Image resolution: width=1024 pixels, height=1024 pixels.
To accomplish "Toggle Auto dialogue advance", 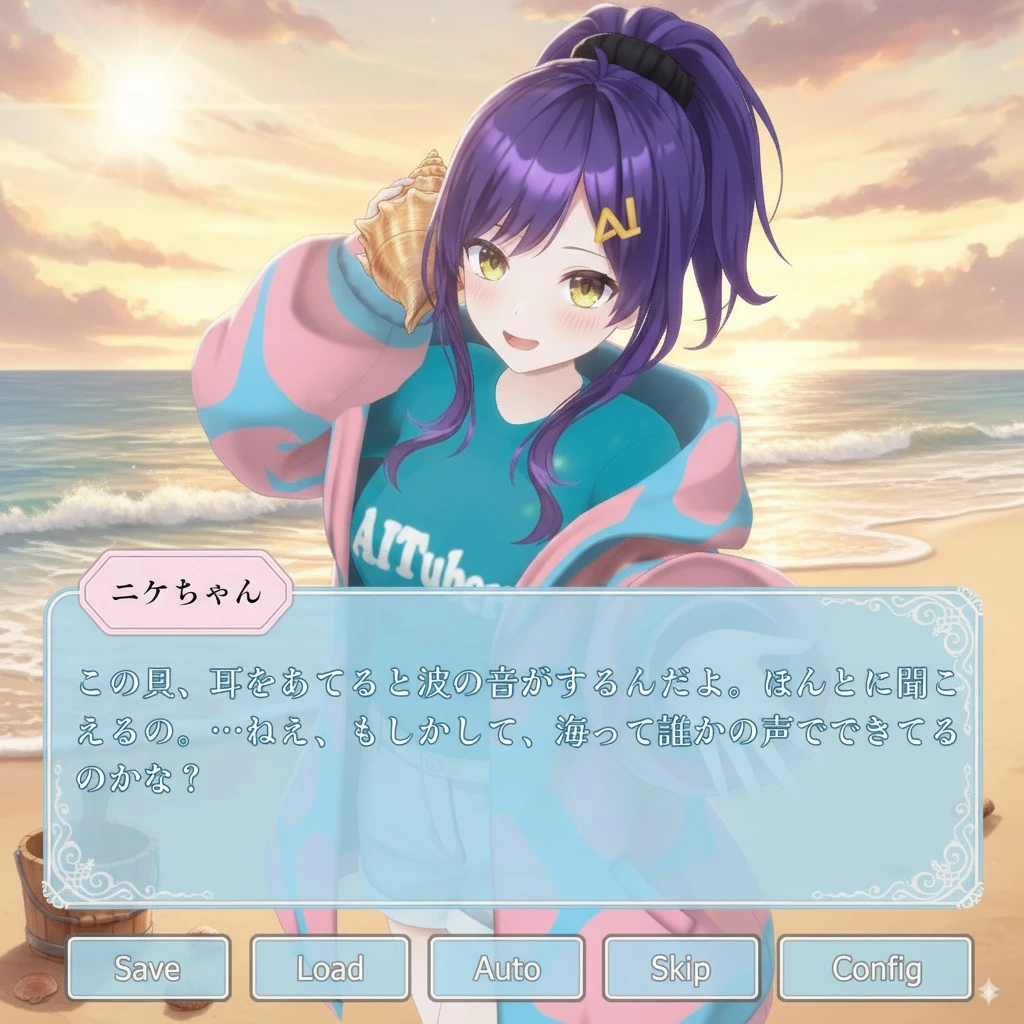I will (x=506, y=968).
